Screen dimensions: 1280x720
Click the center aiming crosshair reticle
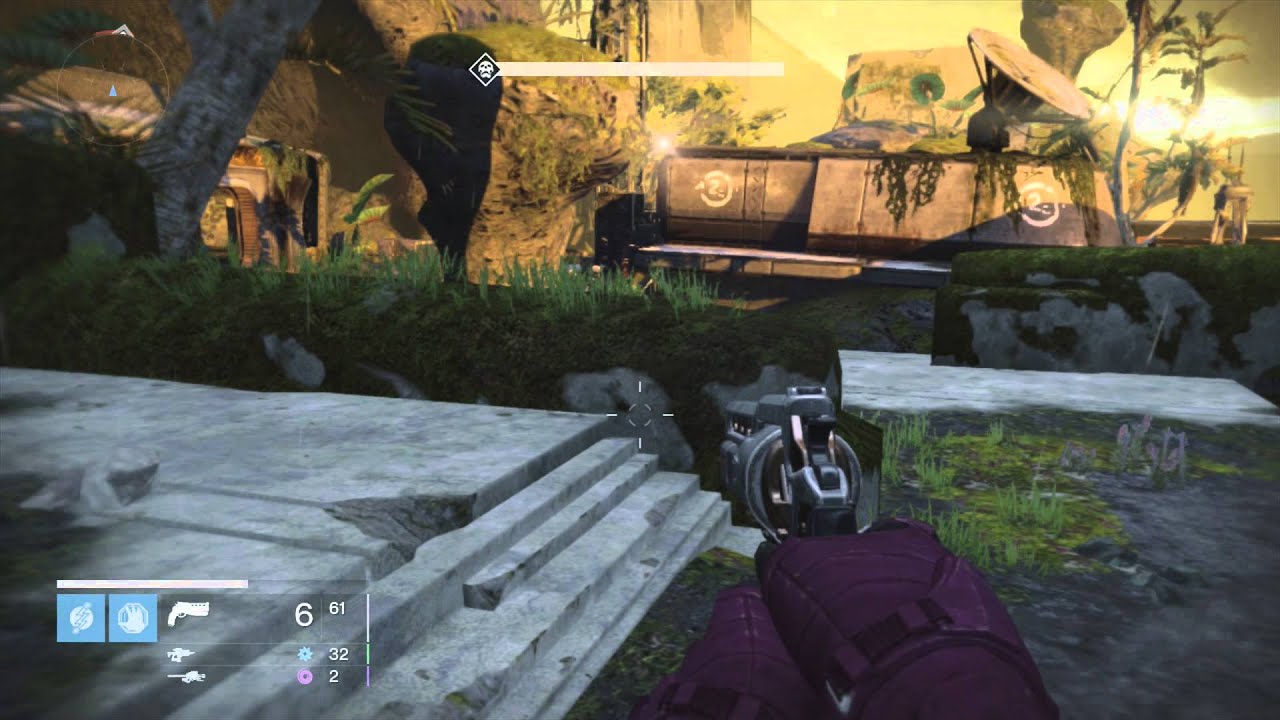click(640, 415)
